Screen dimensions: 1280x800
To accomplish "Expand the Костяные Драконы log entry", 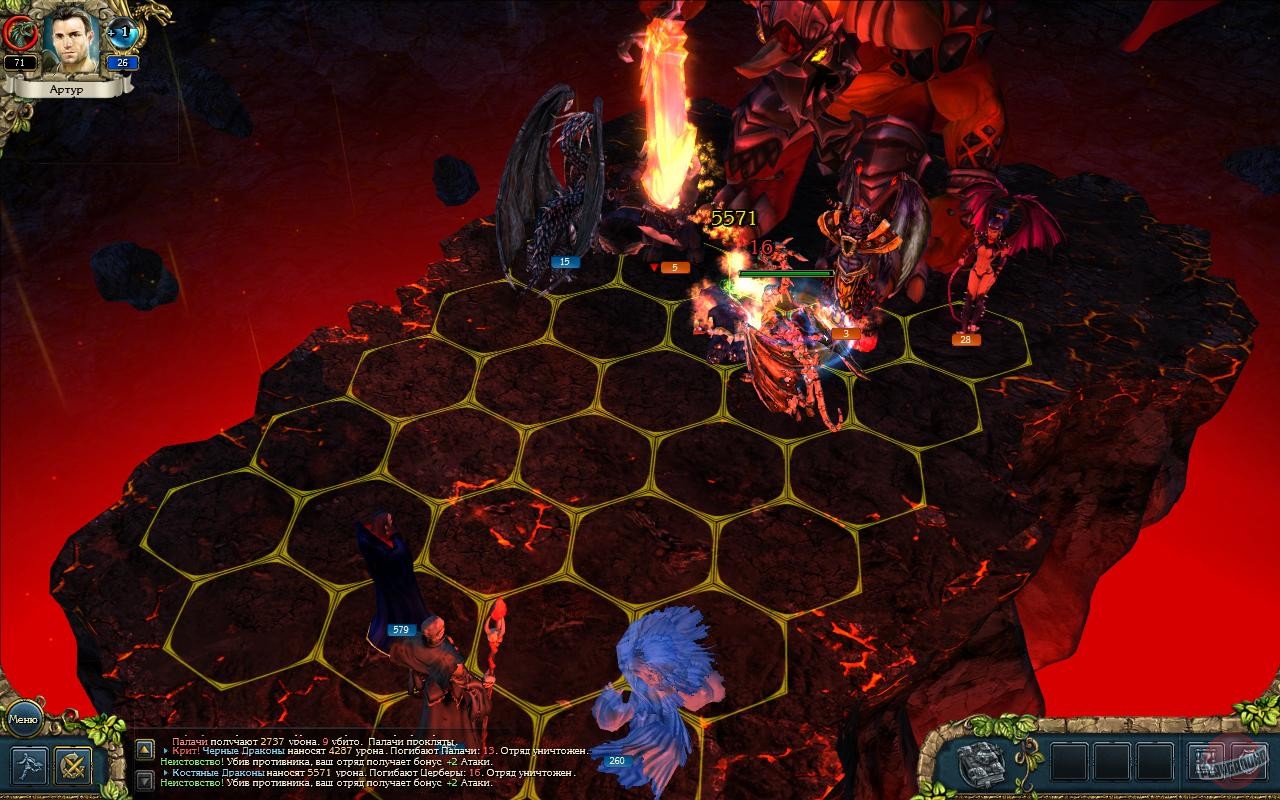I will [166, 772].
